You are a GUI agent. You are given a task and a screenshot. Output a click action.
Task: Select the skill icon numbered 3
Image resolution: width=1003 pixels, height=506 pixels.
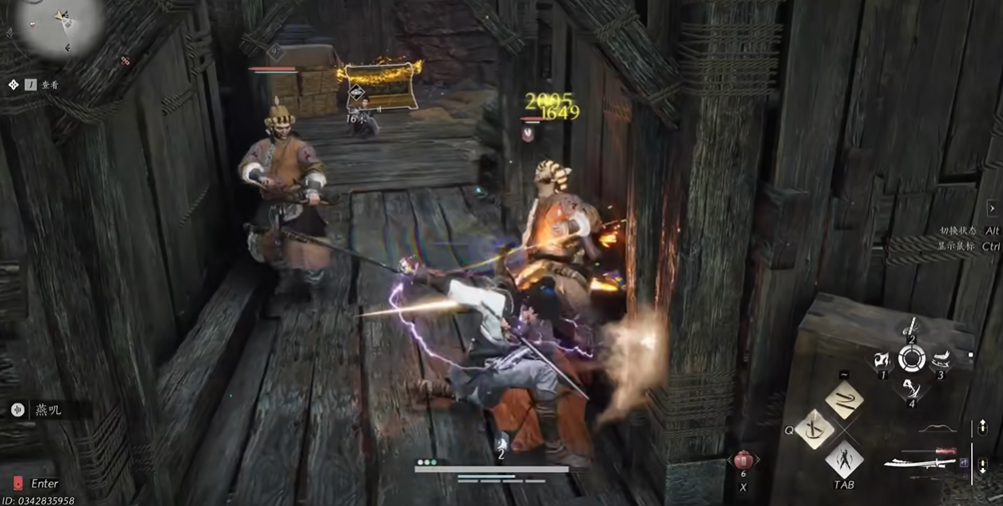tap(940, 361)
